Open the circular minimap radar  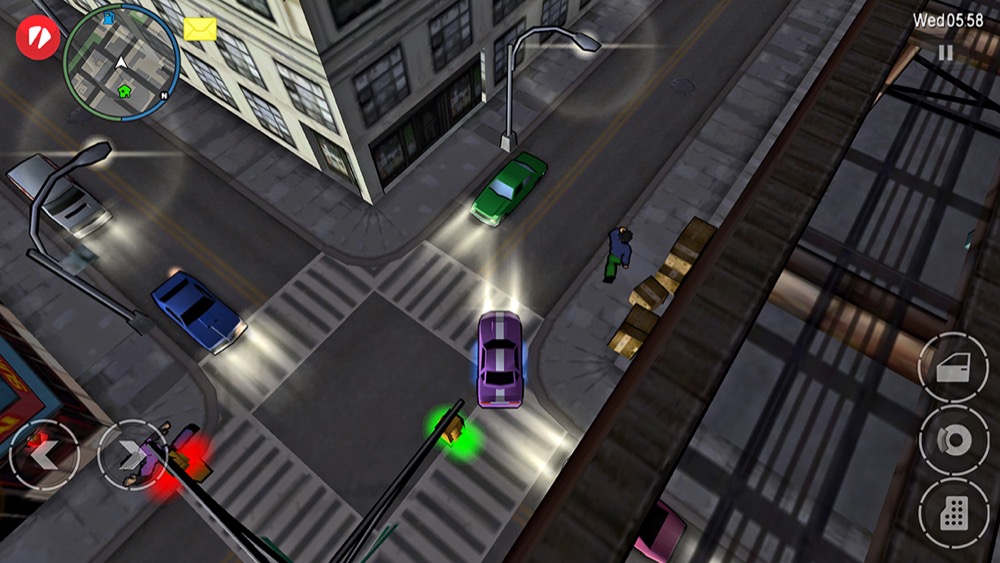tap(121, 62)
